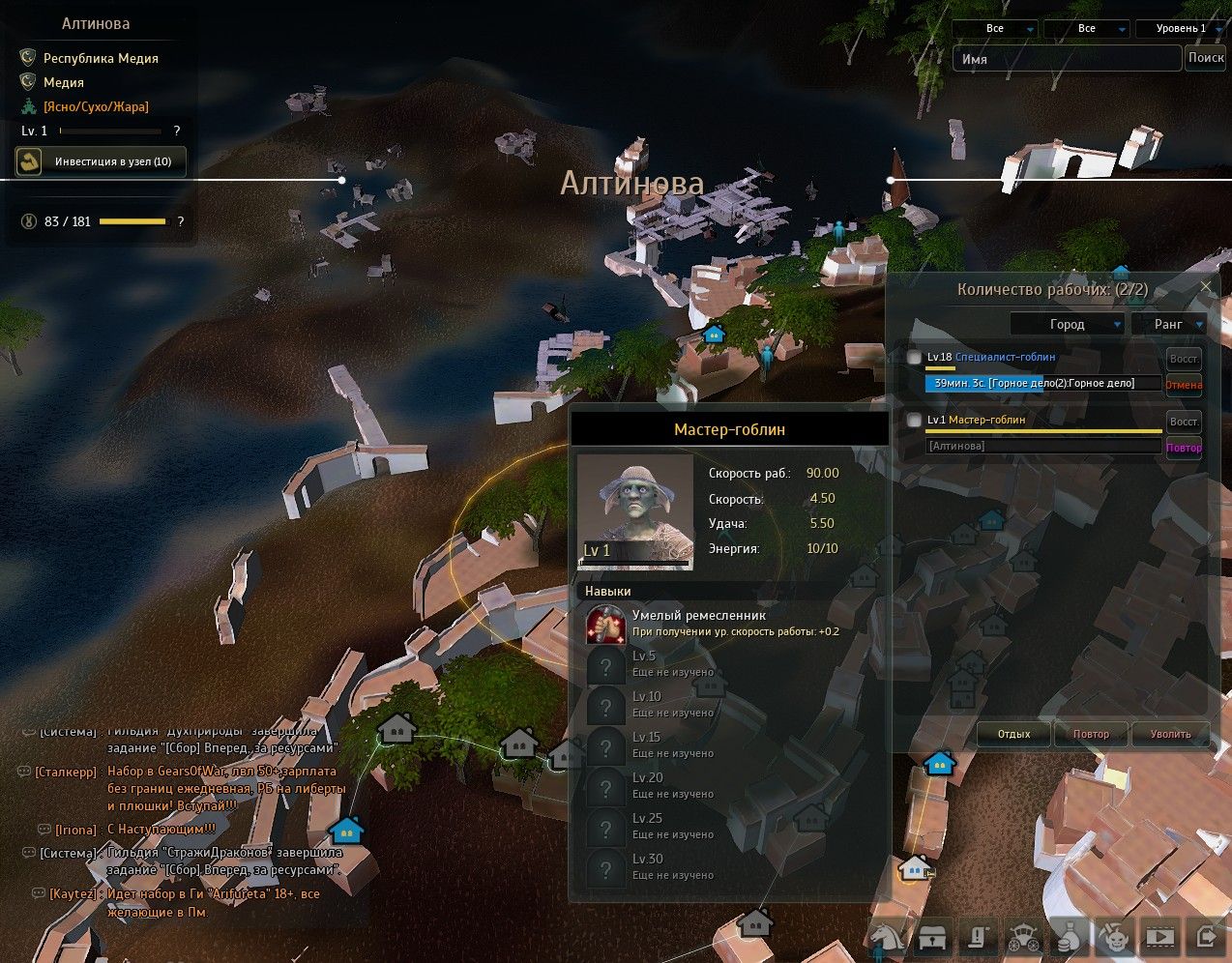Open the "Уровень 1" dropdown

(x=1182, y=29)
